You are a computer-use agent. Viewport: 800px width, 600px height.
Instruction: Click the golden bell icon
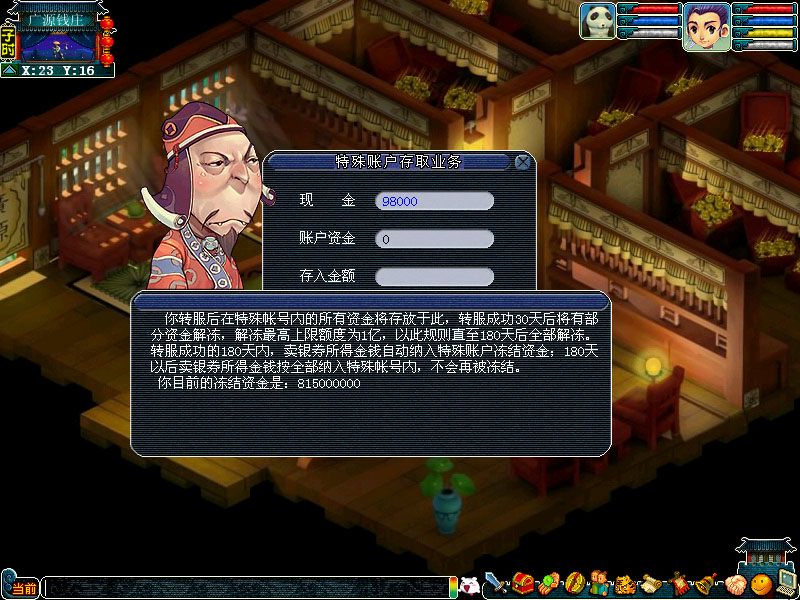pos(705,584)
